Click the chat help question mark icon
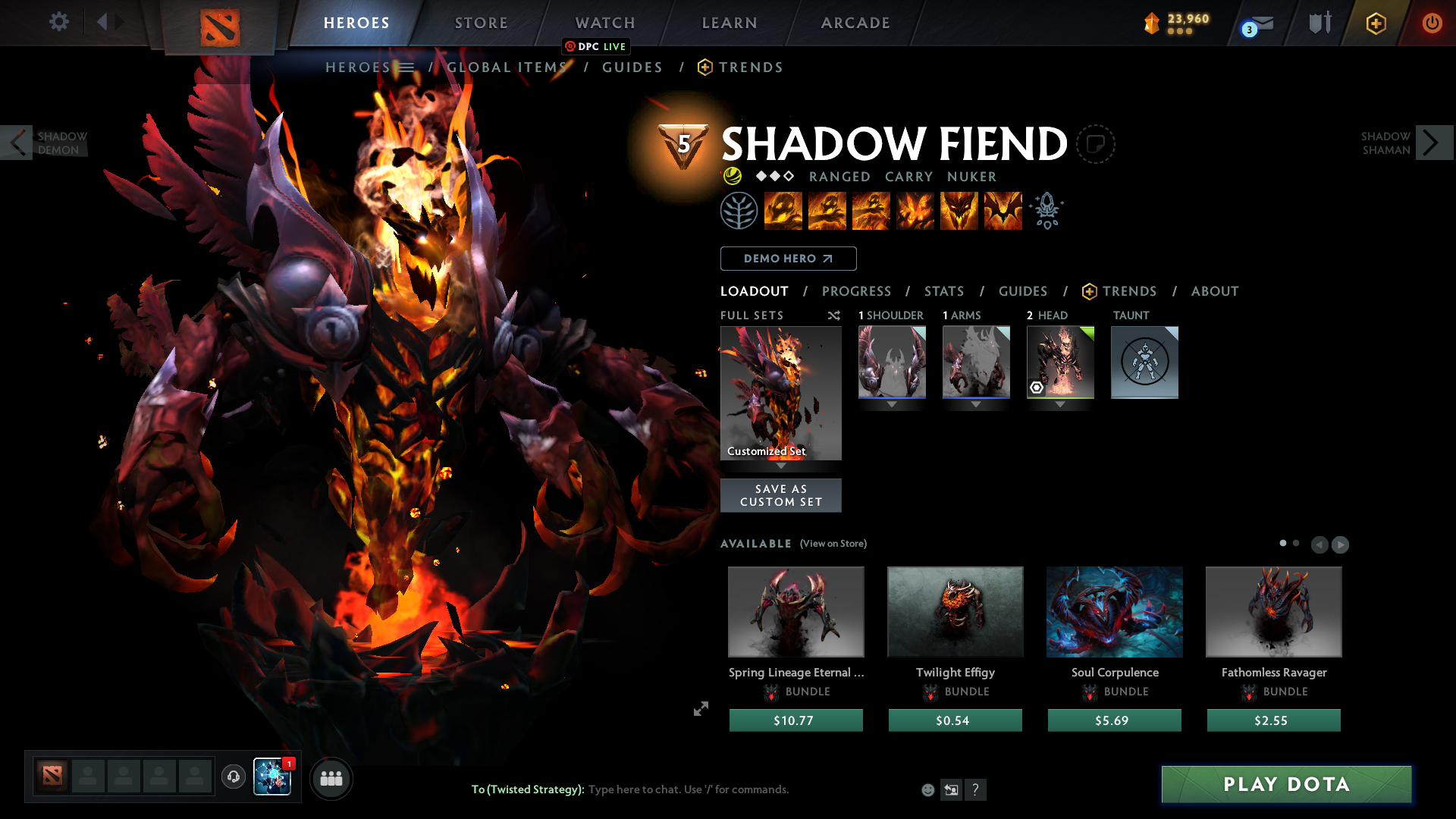Viewport: 1456px width, 819px height. coord(976,789)
